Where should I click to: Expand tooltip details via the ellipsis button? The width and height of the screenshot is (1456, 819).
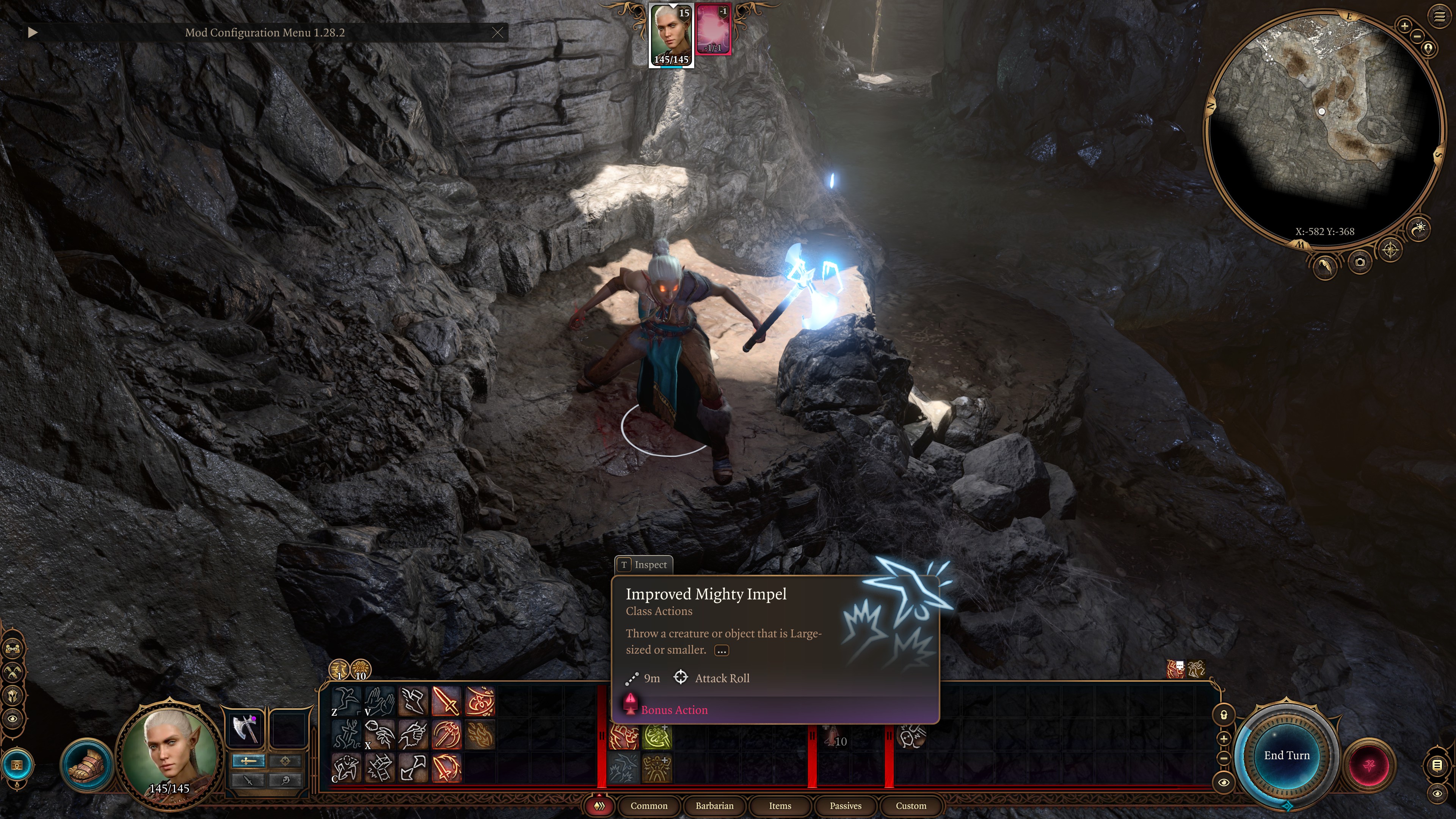tap(721, 651)
